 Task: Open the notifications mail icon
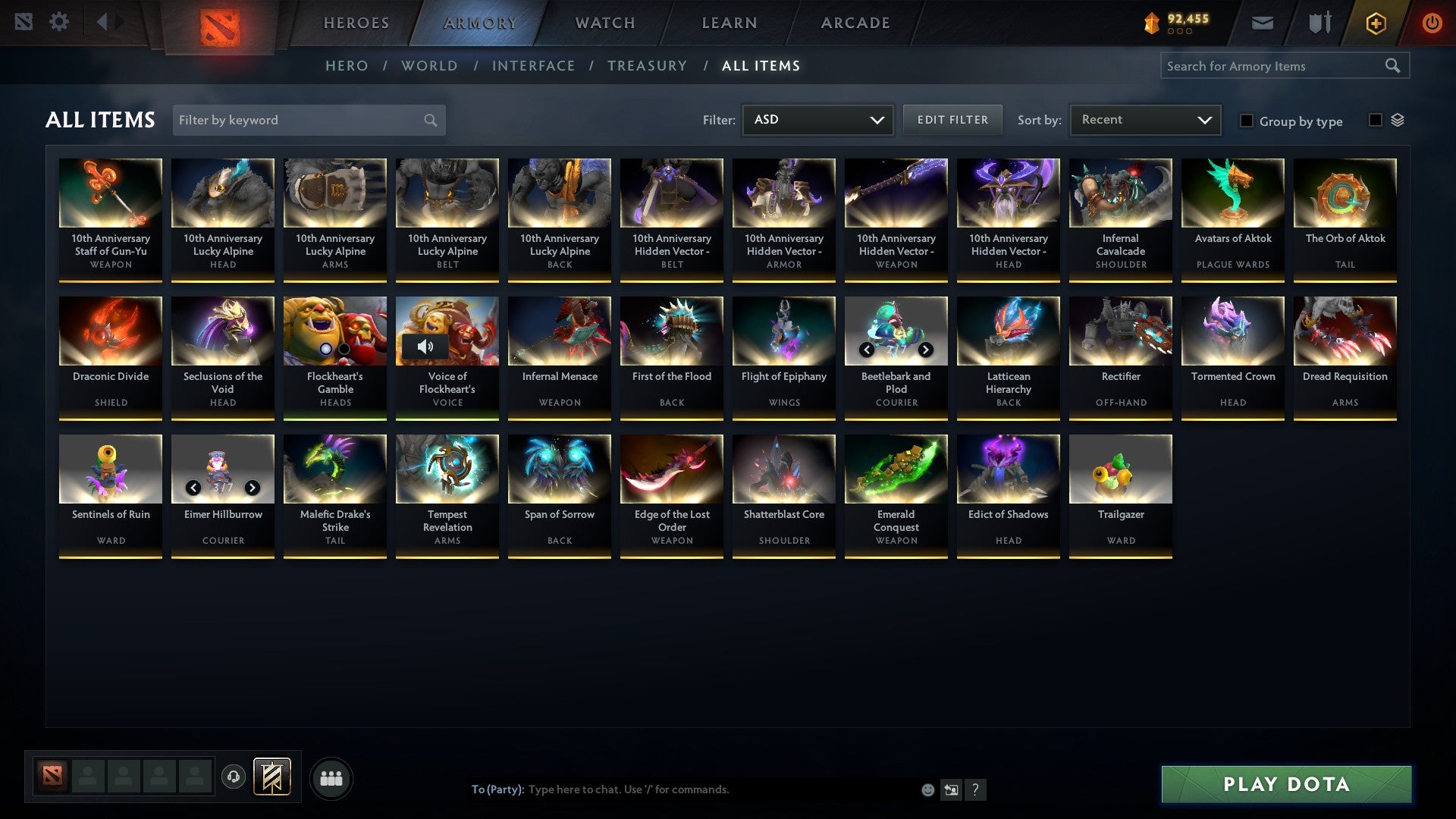pyautogui.click(x=1262, y=23)
